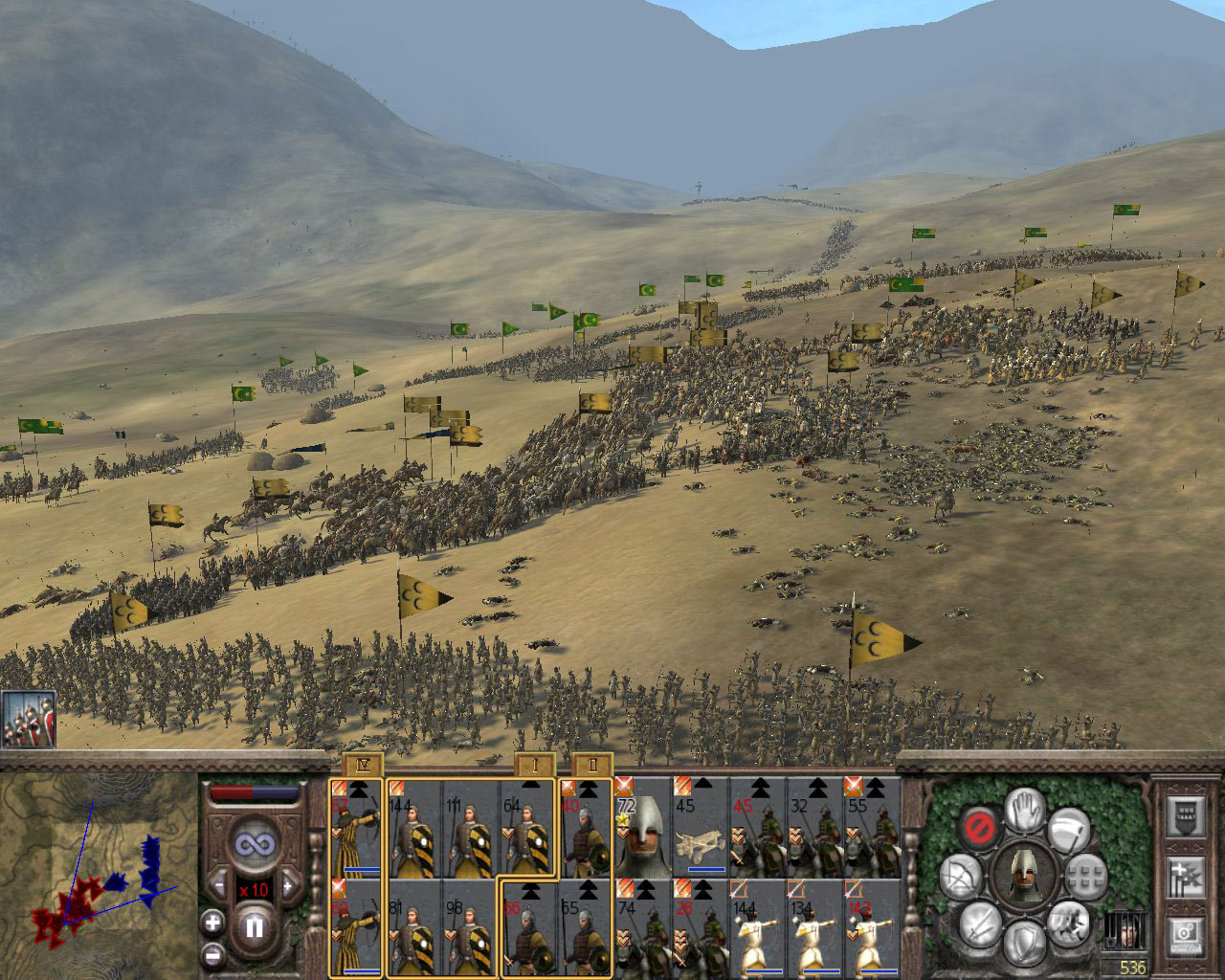Increase x10 battle speed with the plus arrow

coord(290,887)
